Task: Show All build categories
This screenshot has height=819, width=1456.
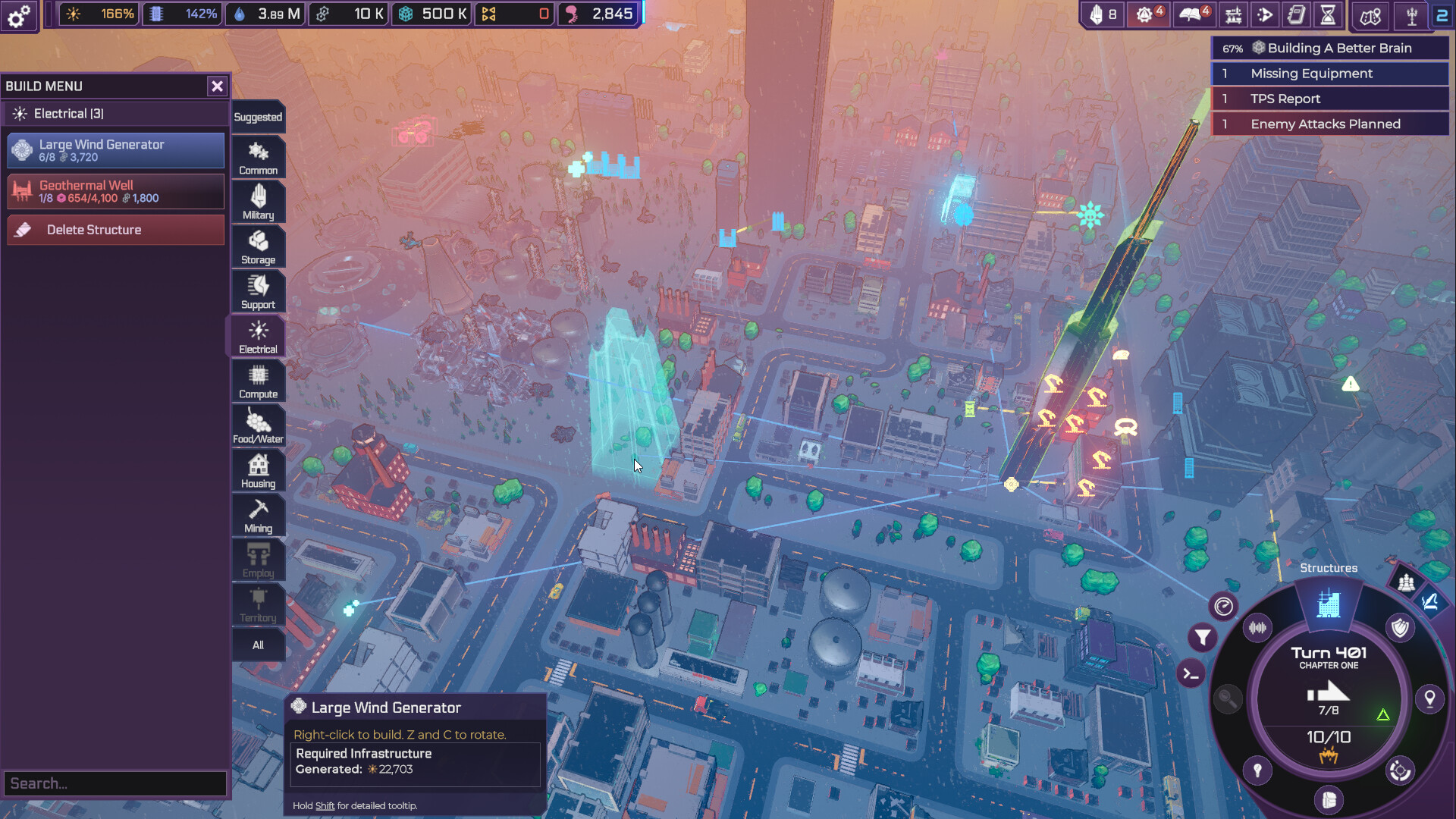Action: click(258, 645)
